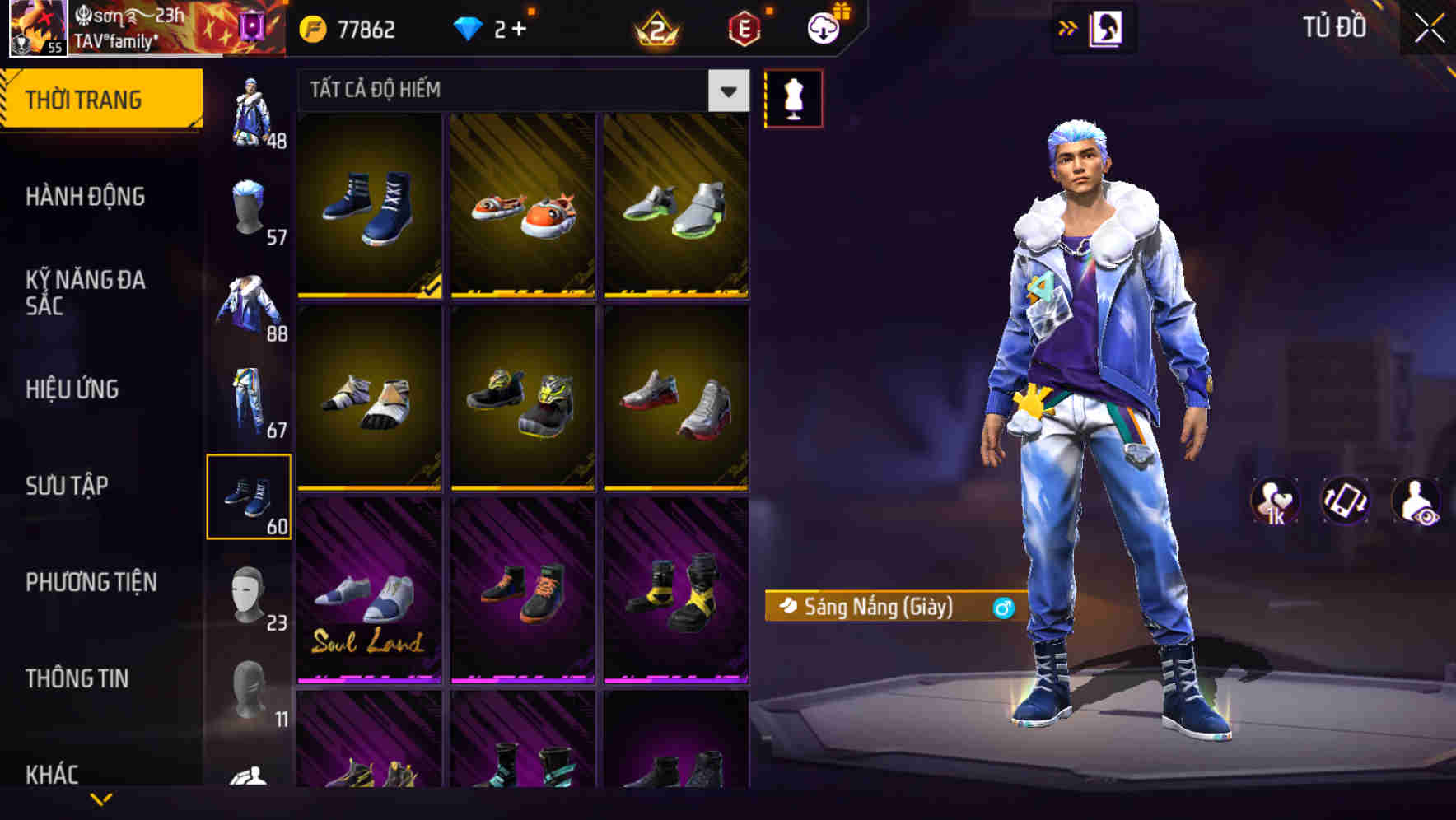
Task: Expand the collapse arrows next to profile icon
Action: (x=1068, y=27)
